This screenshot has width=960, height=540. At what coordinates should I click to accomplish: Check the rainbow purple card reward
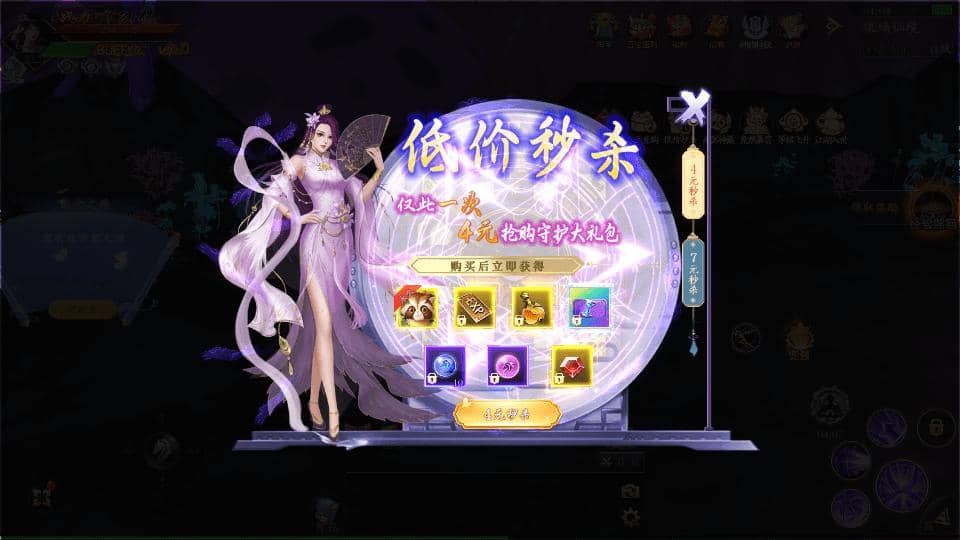[x=590, y=307]
